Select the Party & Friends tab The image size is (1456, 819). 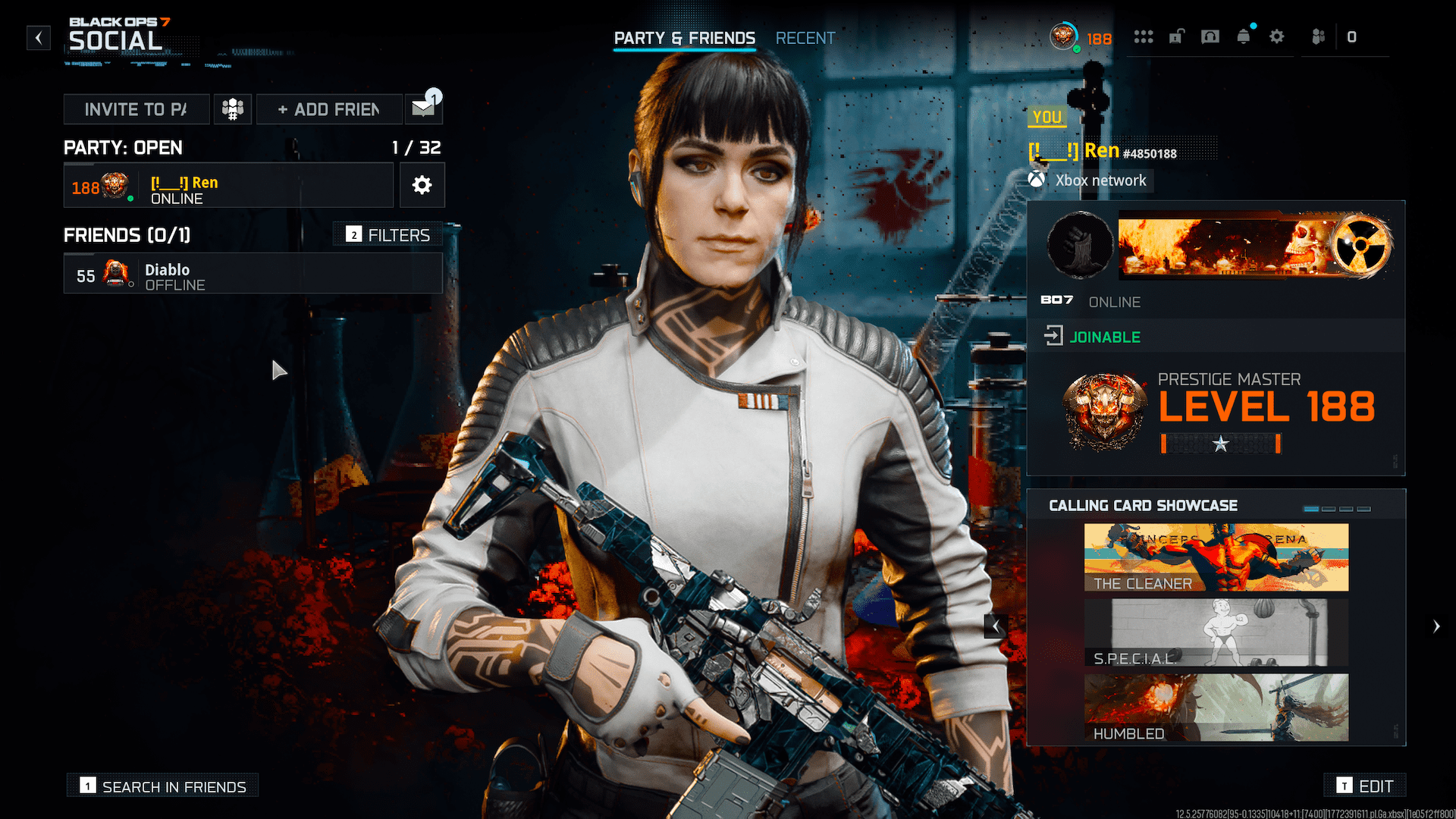pyautogui.click(x=684, y=38)
